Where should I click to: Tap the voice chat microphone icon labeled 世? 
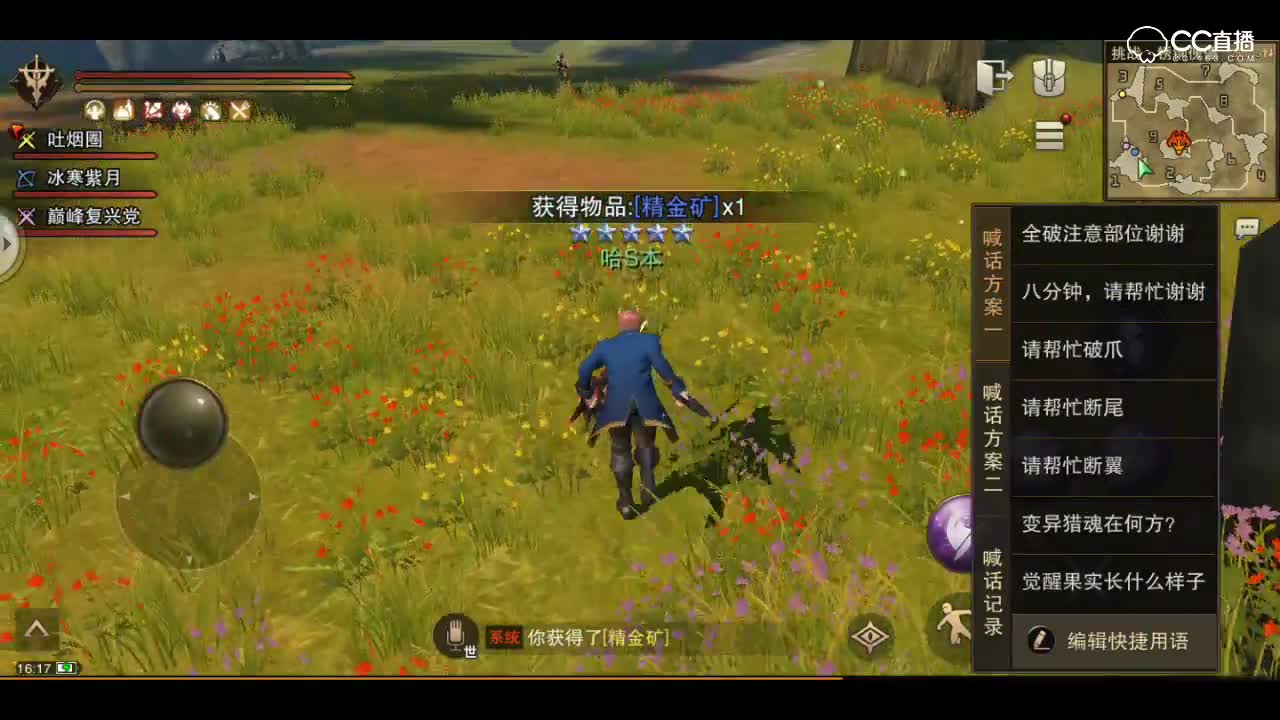[457, 634]
